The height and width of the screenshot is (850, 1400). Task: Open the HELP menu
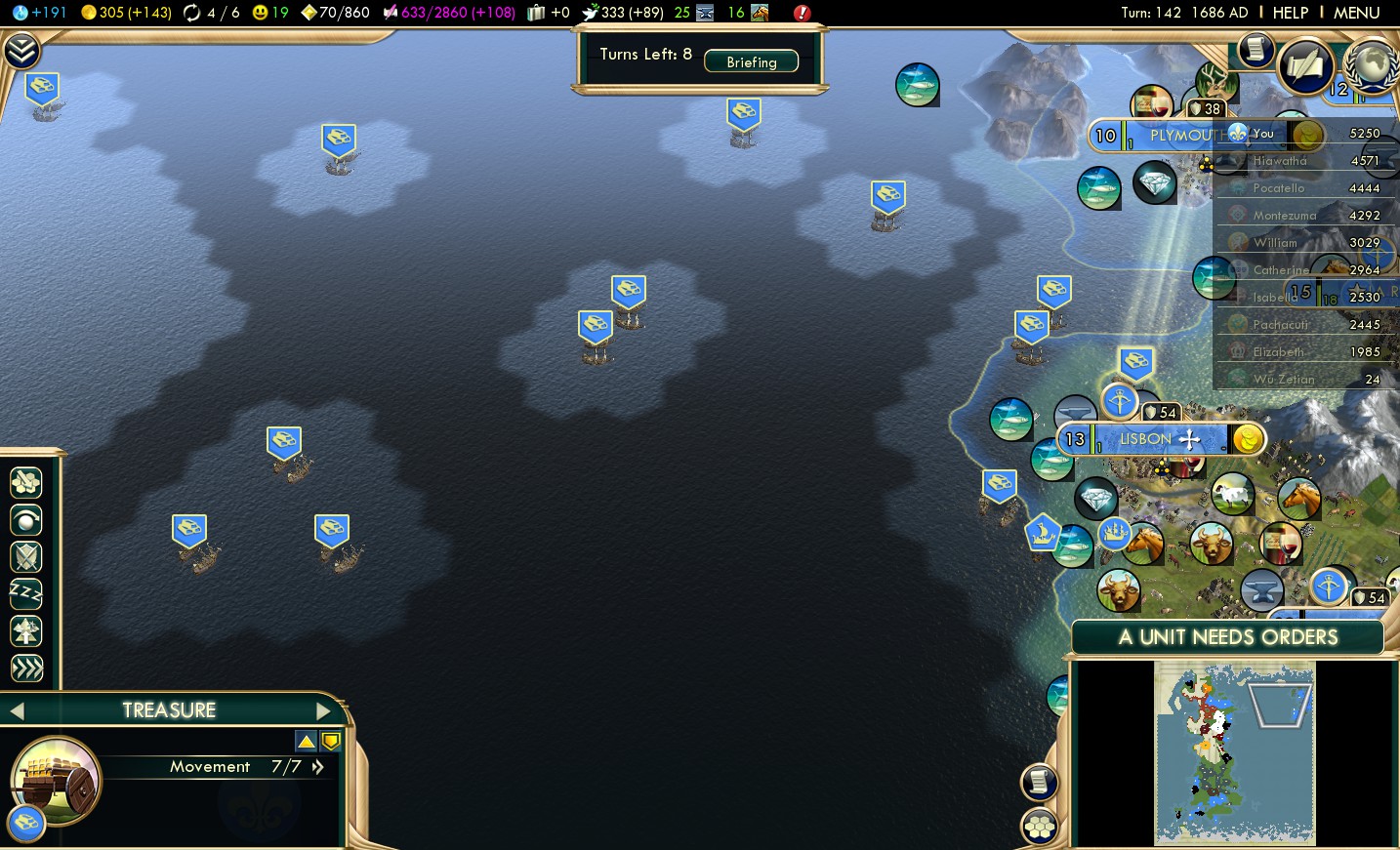(x=1290, y=13)
